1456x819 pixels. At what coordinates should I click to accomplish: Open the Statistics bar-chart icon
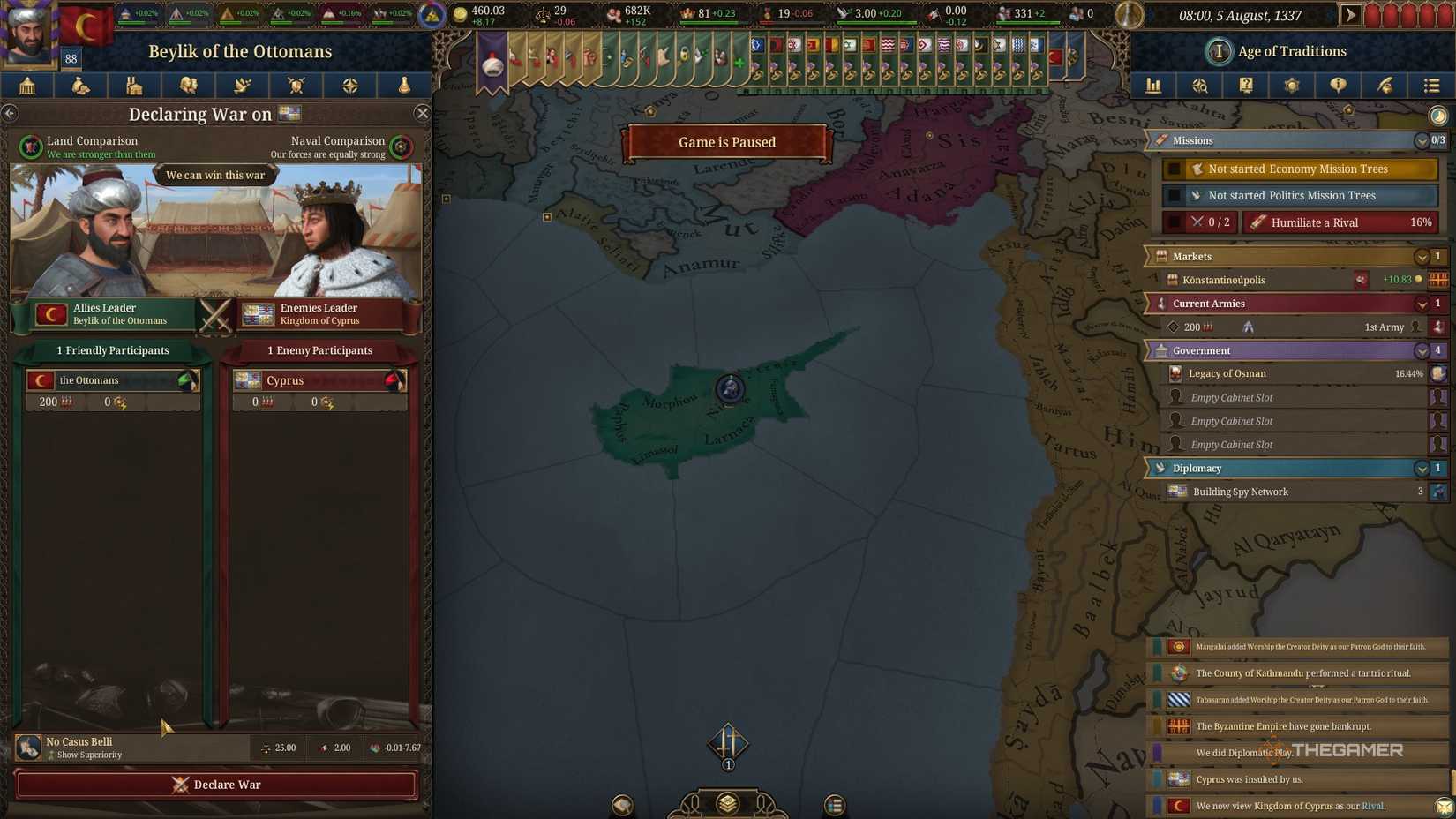pyautogui.click(x=1153, y=86)
